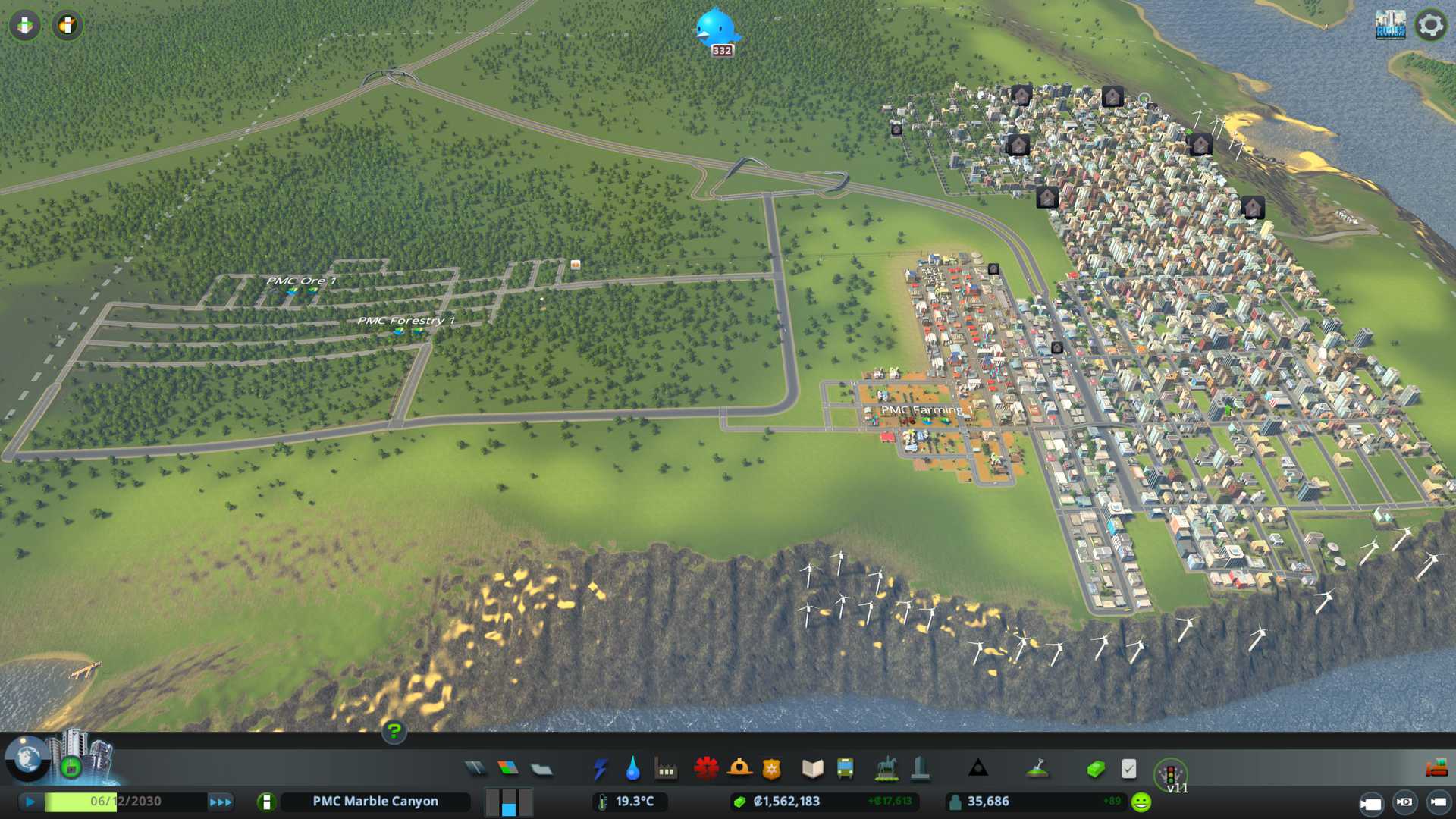Open the Roads build menu
Screen dimensions: 1456x819
pyautogui.click(x=475, y=769)
